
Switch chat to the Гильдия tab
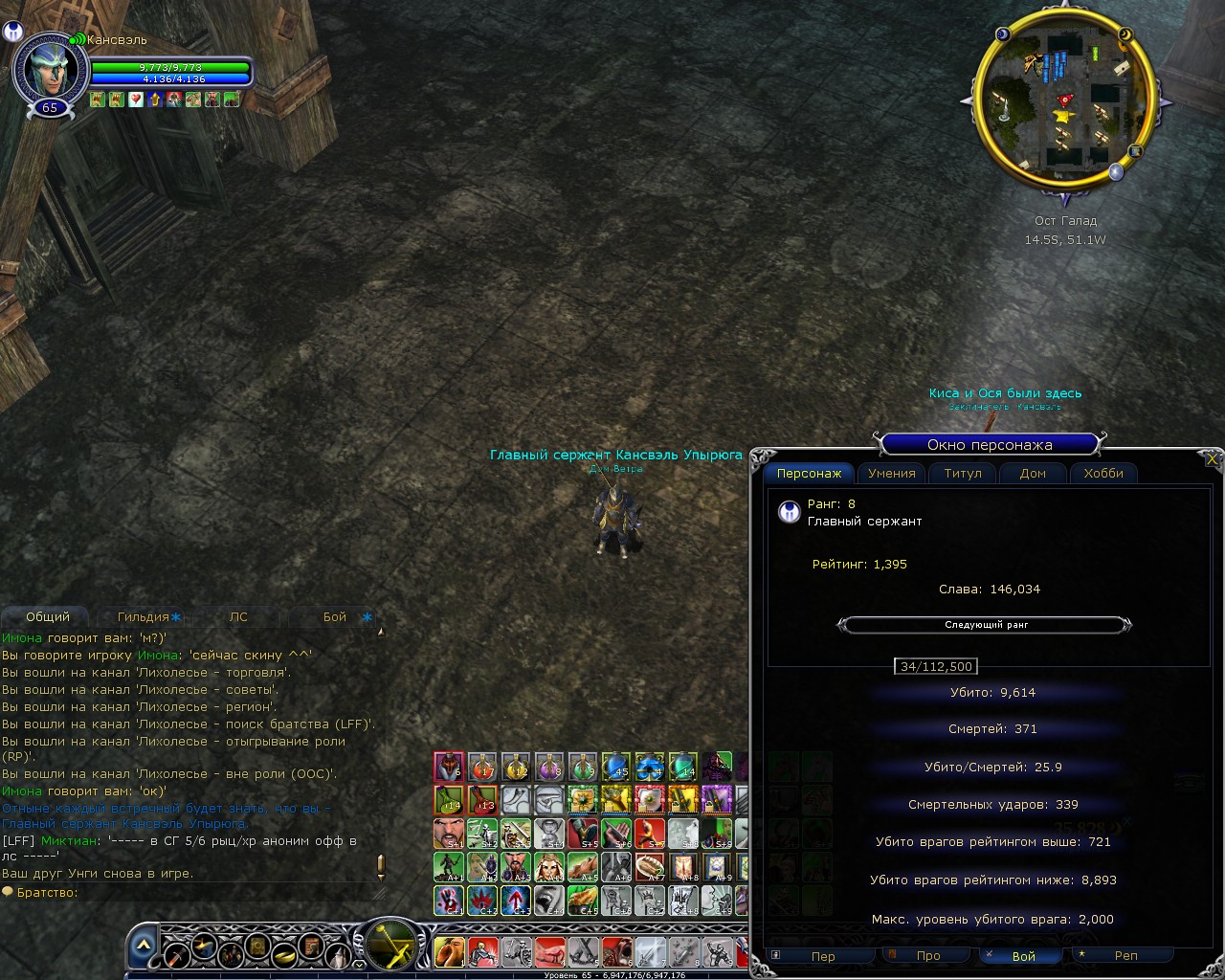click(x=144, y=617)
